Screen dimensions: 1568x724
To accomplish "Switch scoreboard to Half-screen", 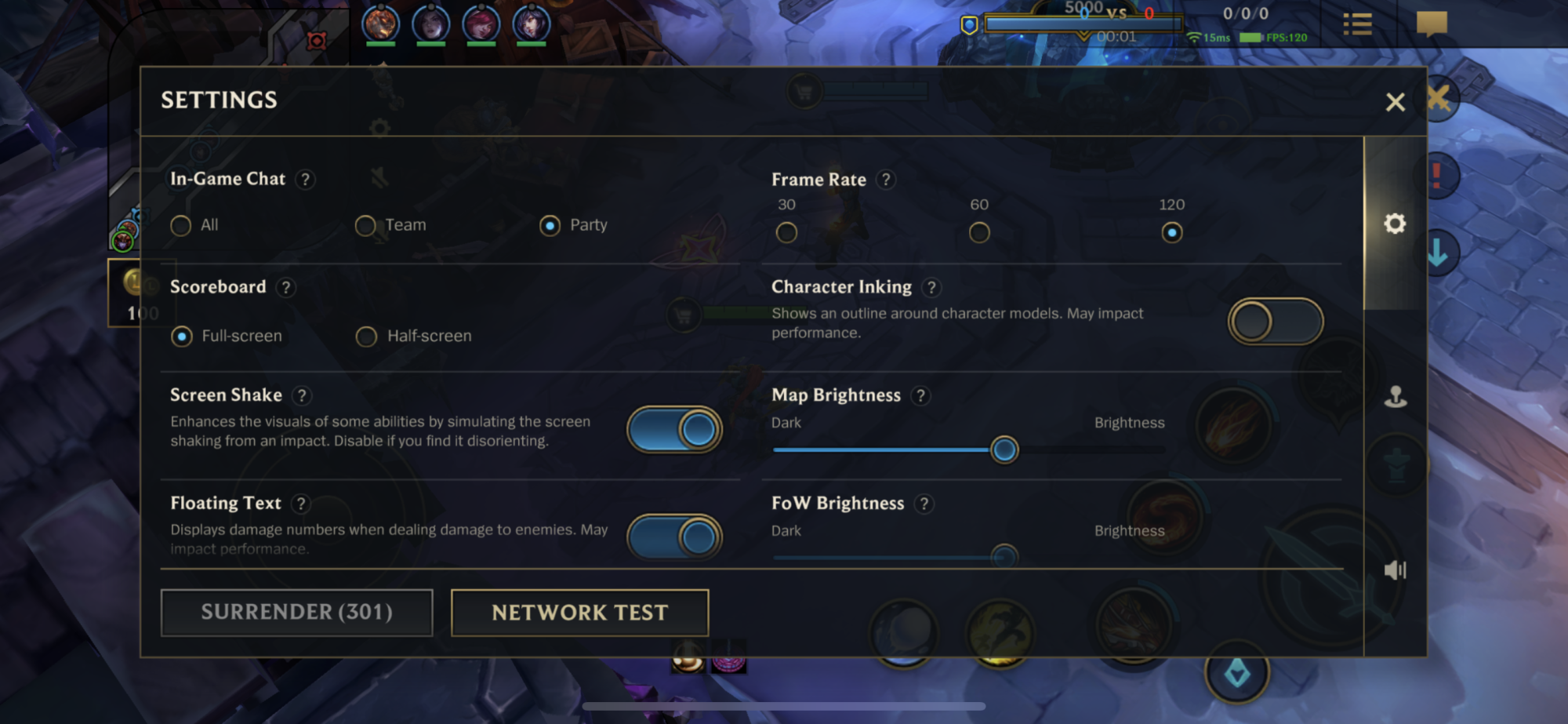I will click(x=366, y=337).
